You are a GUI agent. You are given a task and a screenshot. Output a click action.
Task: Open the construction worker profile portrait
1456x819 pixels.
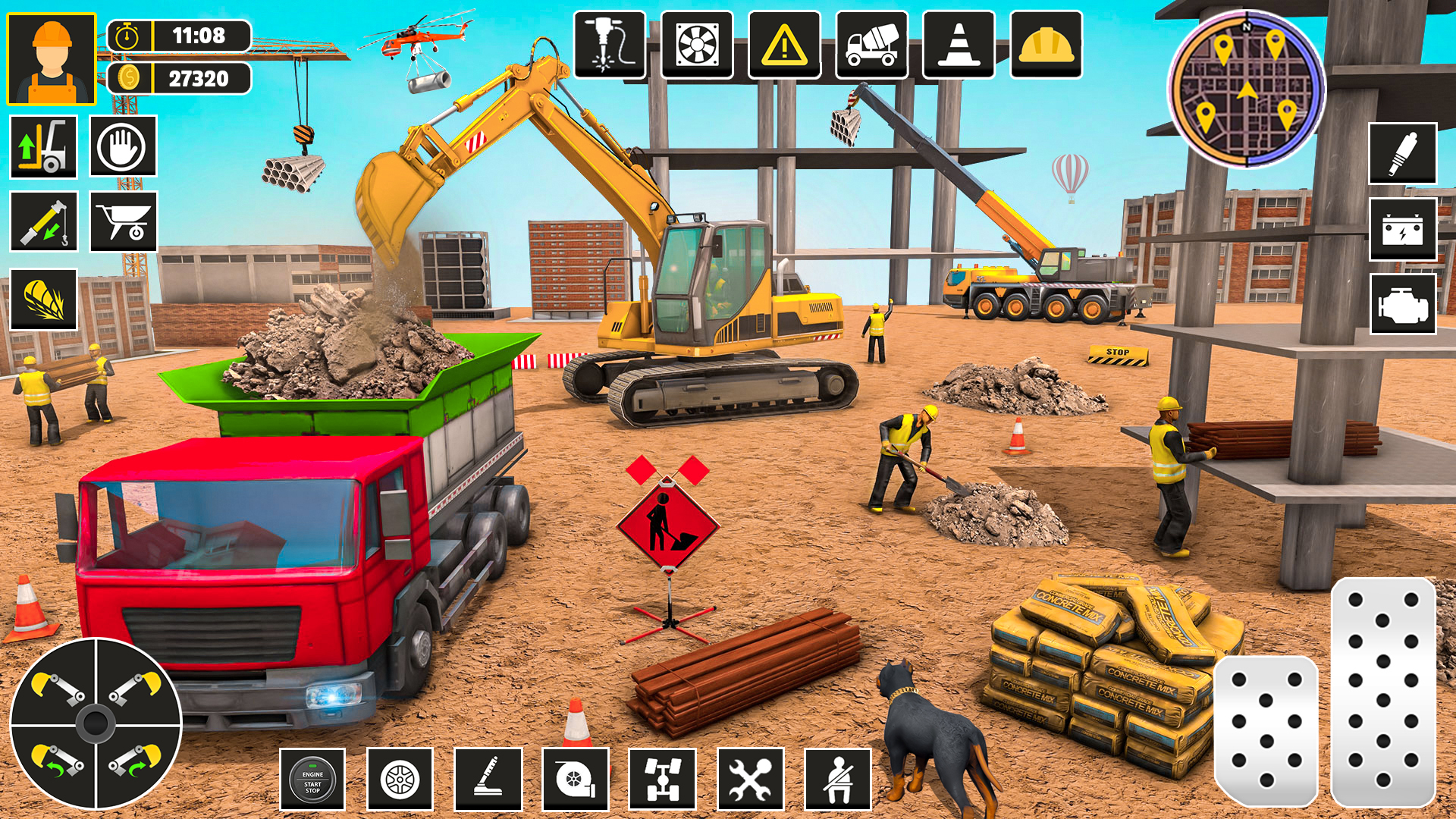pyautogui.click(x=52, y=58)
